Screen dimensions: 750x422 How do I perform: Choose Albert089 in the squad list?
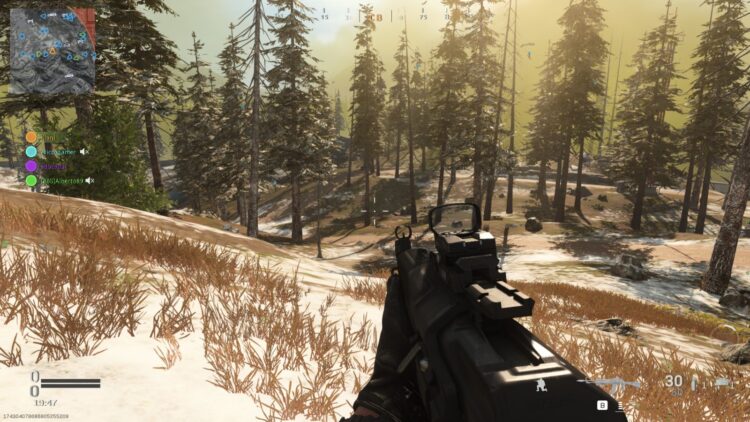[x=60, y=181]
